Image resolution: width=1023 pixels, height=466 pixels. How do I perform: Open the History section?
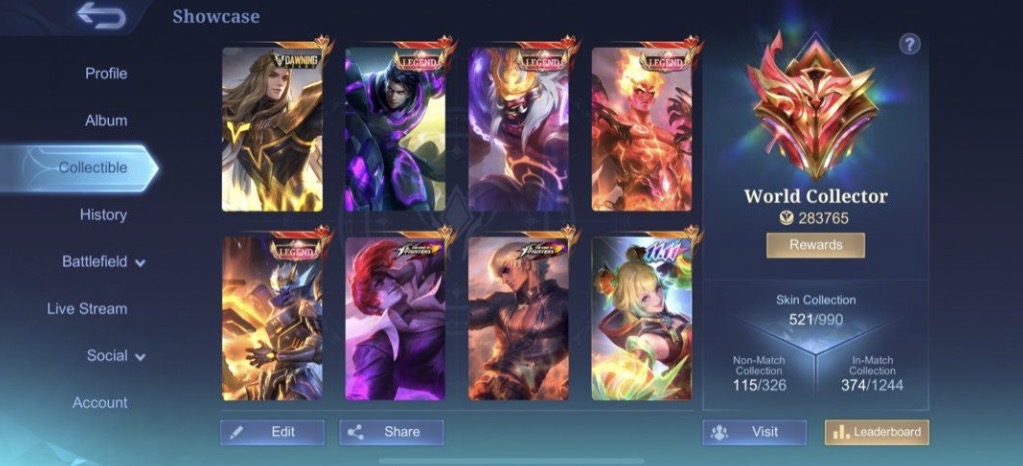tap(103, 214)
